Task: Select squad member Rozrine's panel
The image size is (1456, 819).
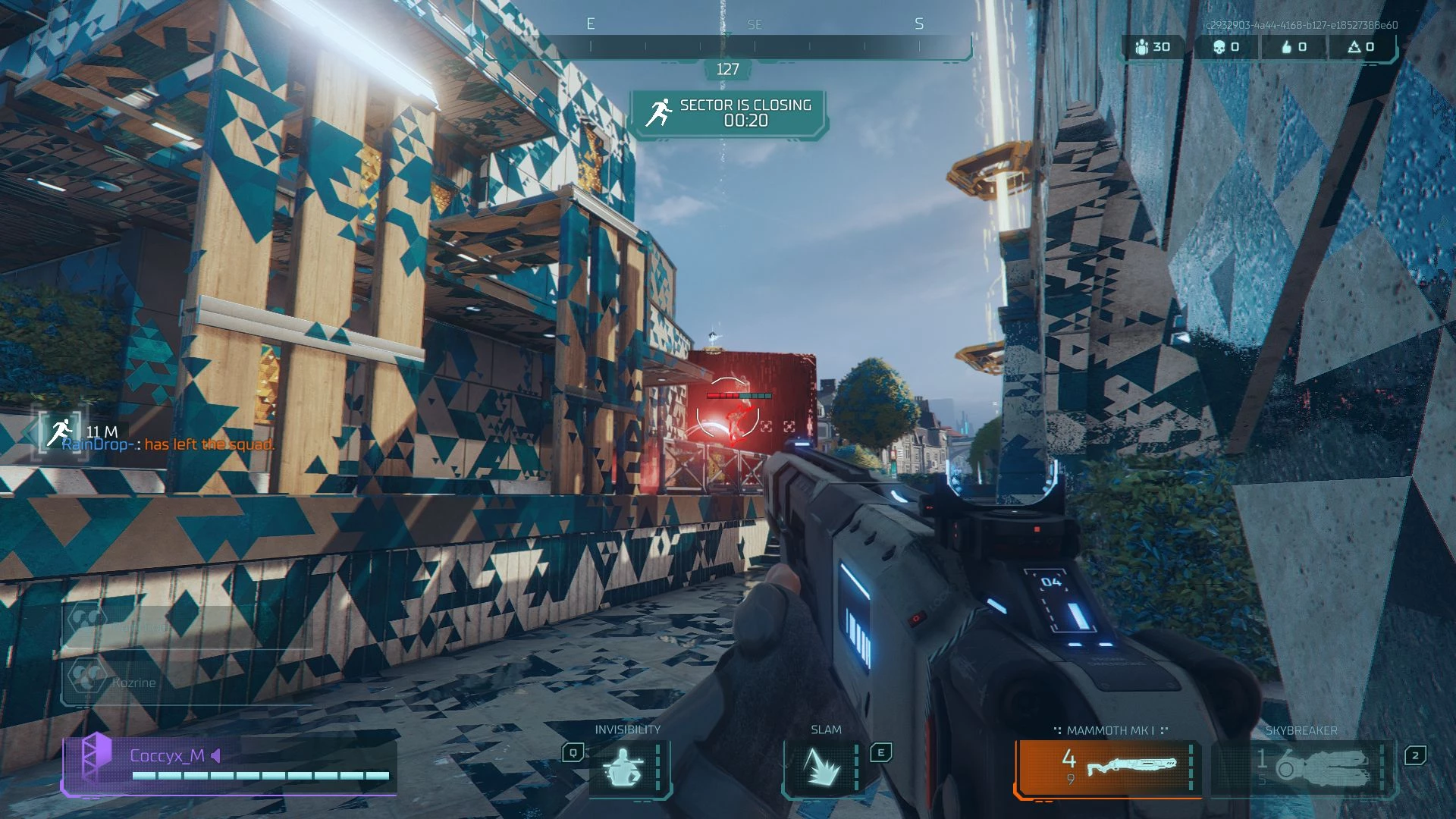Action: click(x=186, y=682)
